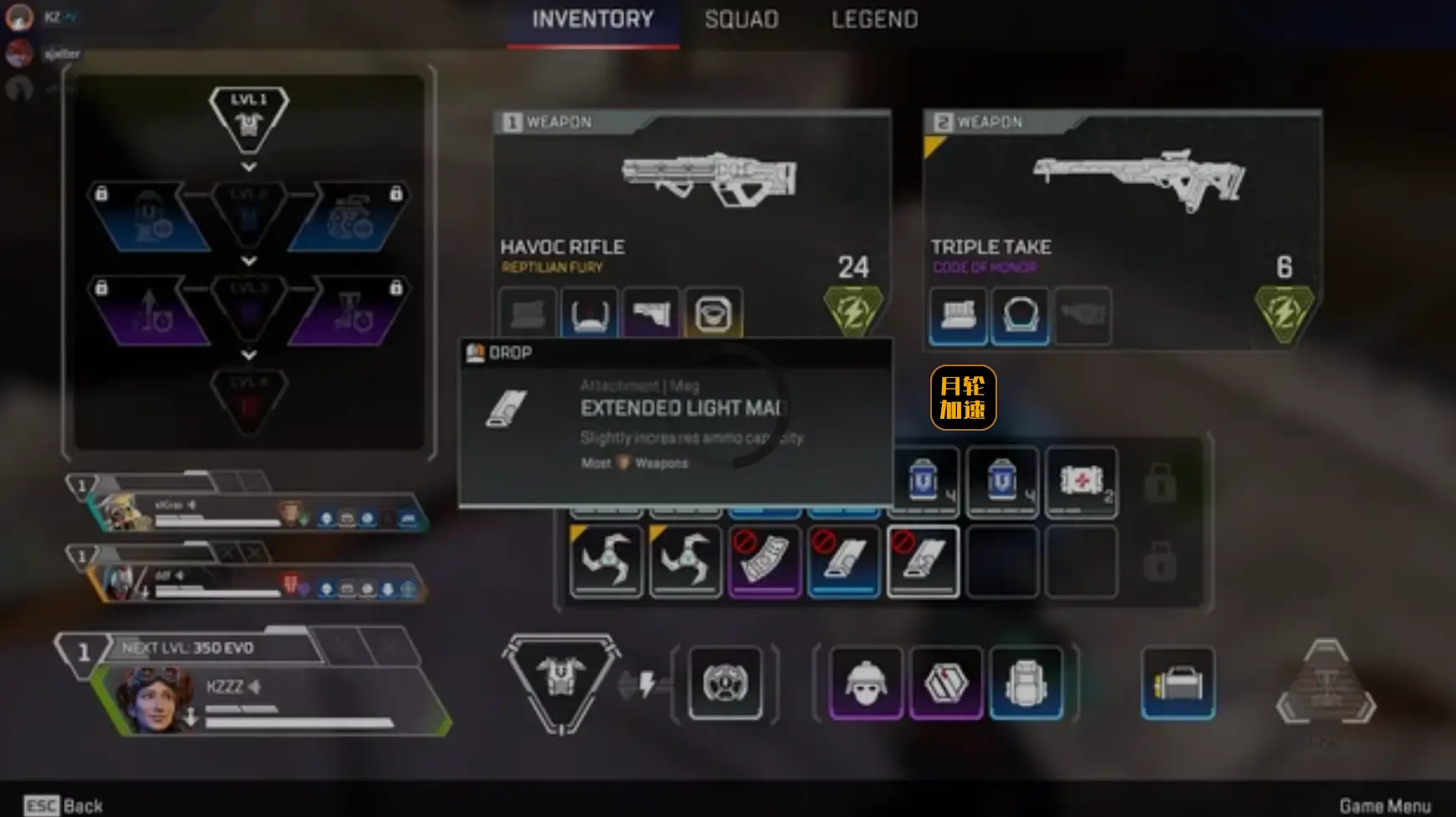Choose the med kit inventory slot
Screen dimensions: 1456x817
pyautogui.click(x=1082, y=483)
